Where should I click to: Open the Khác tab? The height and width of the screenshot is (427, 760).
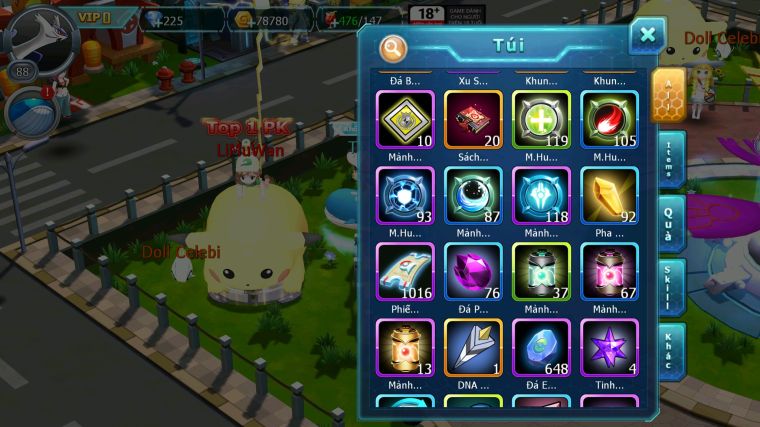[670, 351]
